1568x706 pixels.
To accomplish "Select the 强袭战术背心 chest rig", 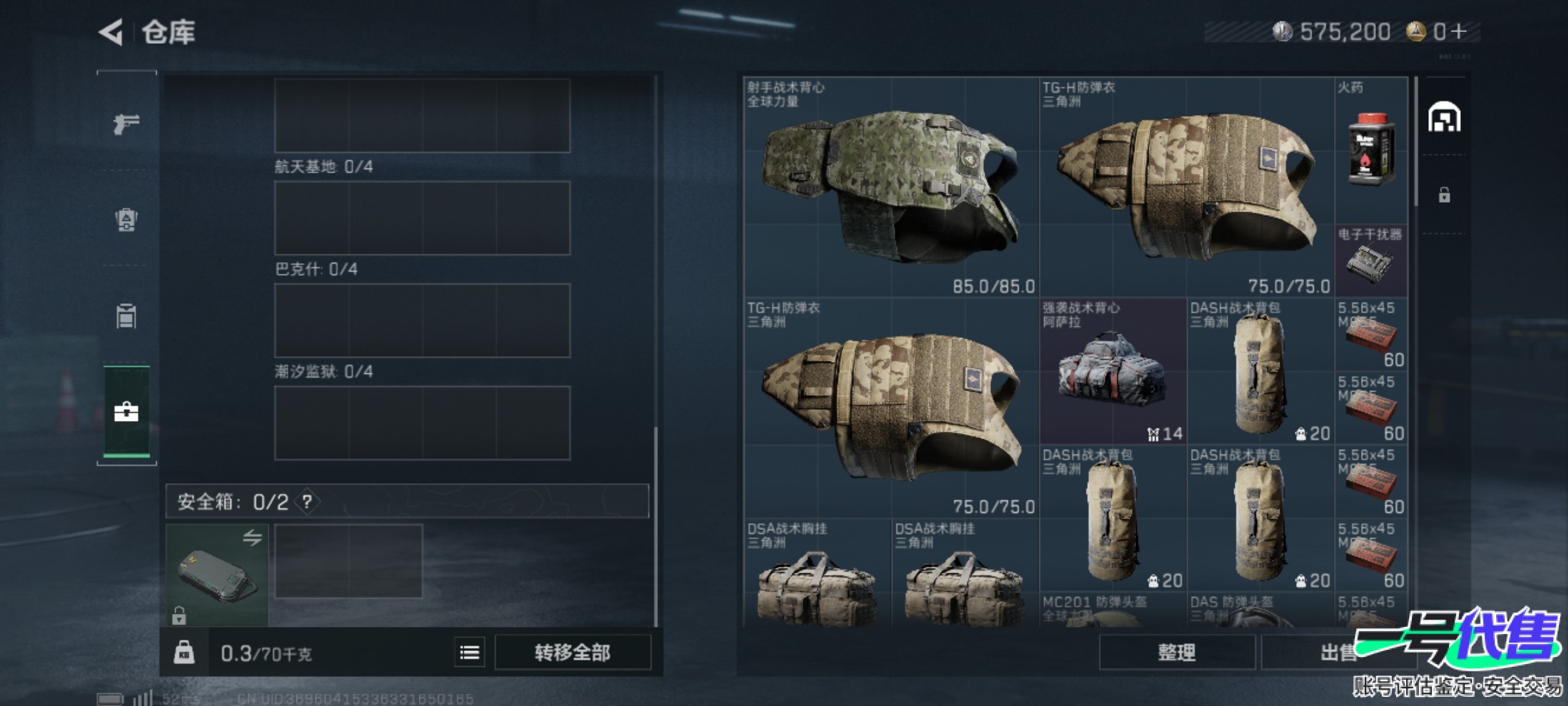I will (1113, 371).
